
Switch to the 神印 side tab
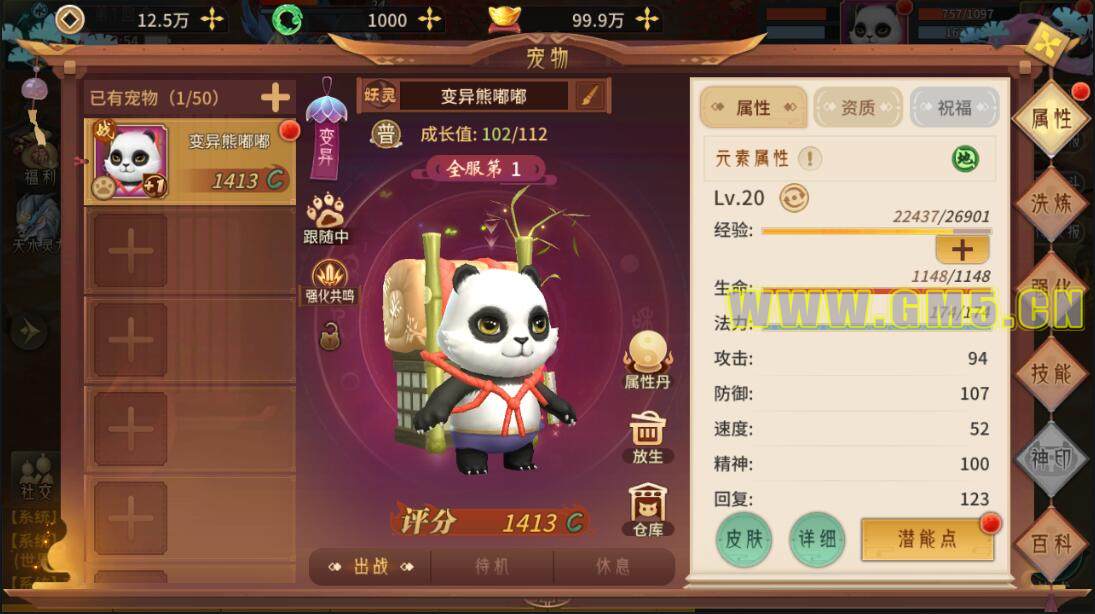tap(1050, 459)
